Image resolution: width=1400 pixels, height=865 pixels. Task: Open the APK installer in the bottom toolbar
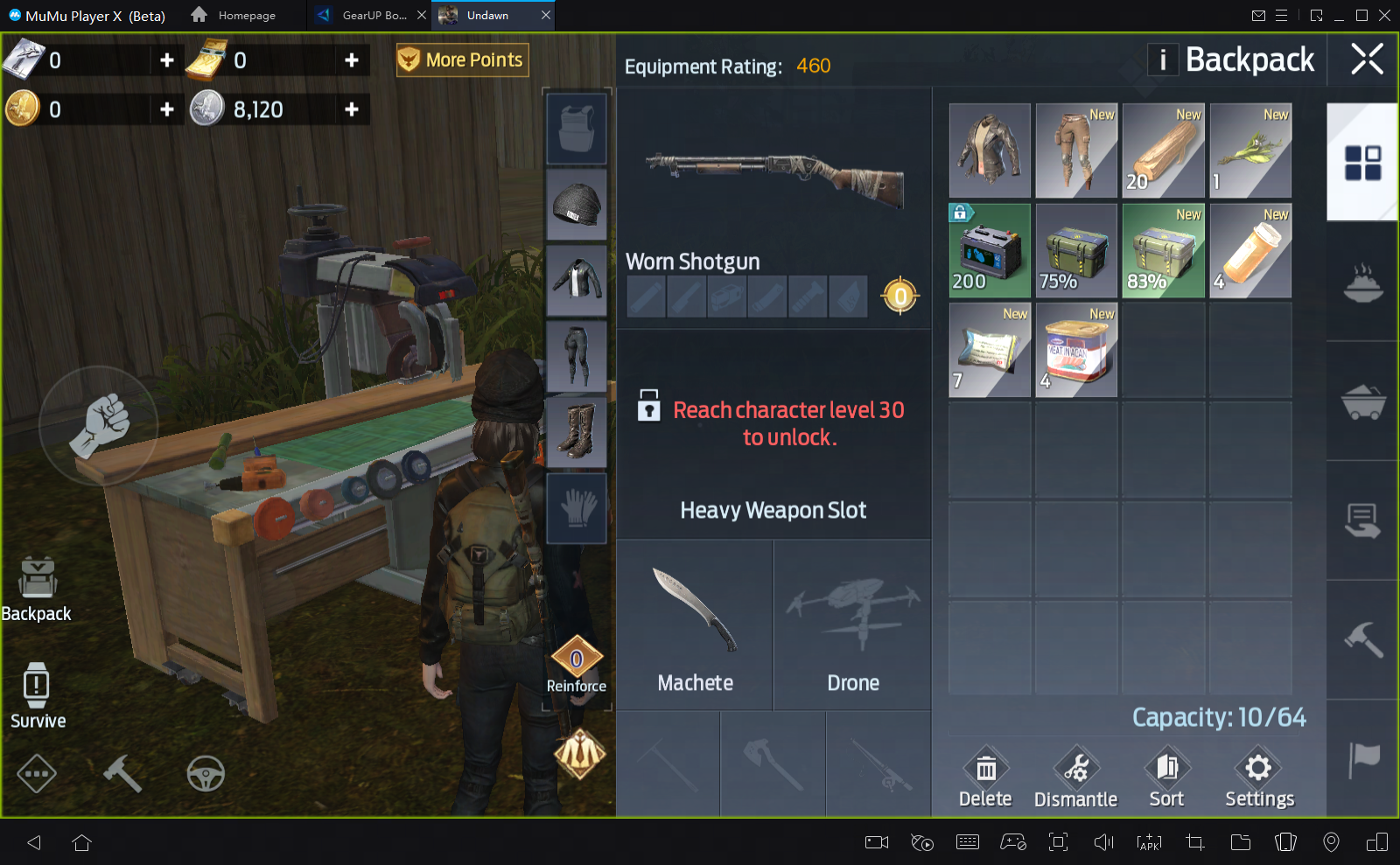[x=1148, y=842]
